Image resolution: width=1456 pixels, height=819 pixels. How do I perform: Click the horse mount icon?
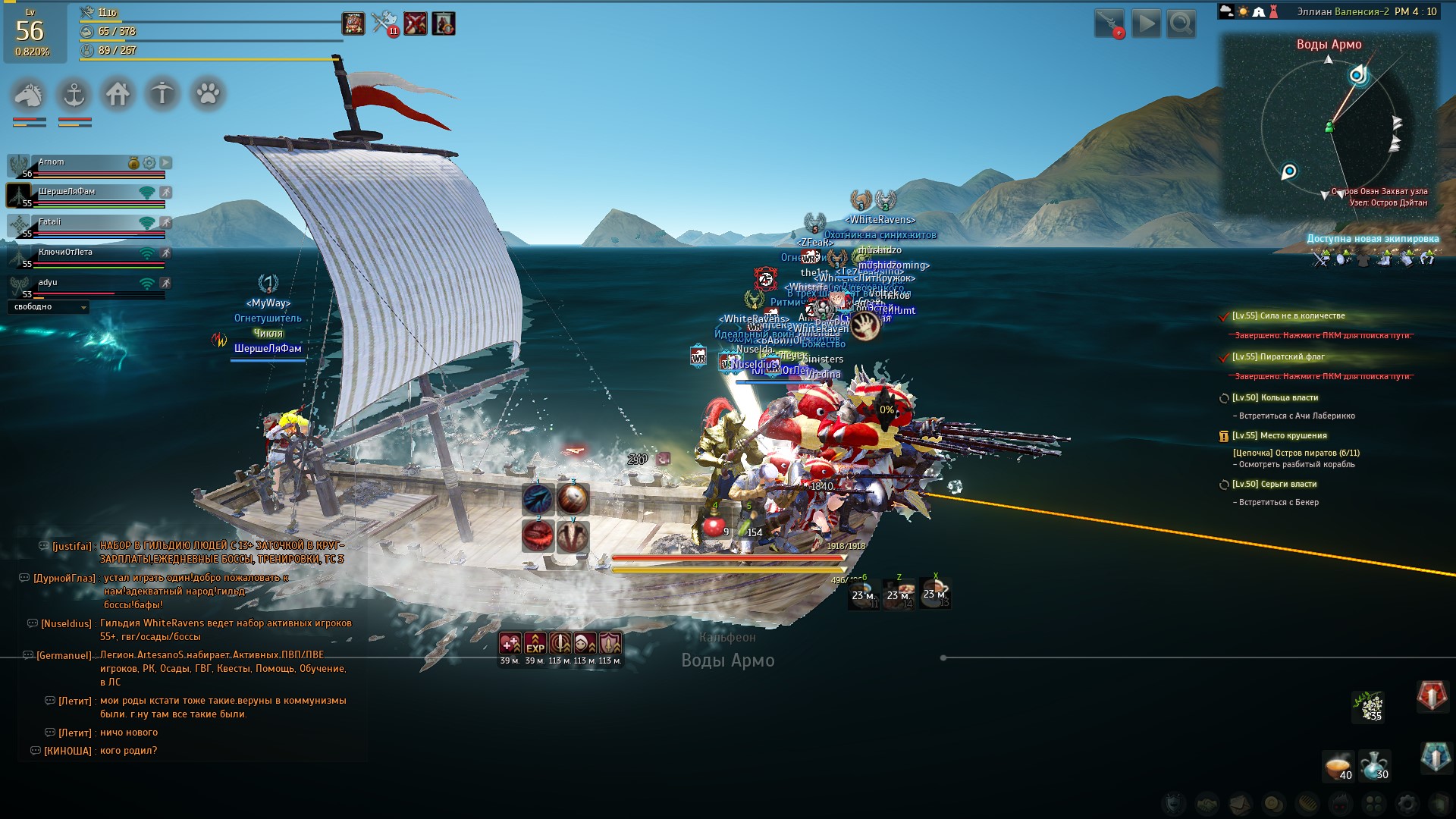click(29, 95)
